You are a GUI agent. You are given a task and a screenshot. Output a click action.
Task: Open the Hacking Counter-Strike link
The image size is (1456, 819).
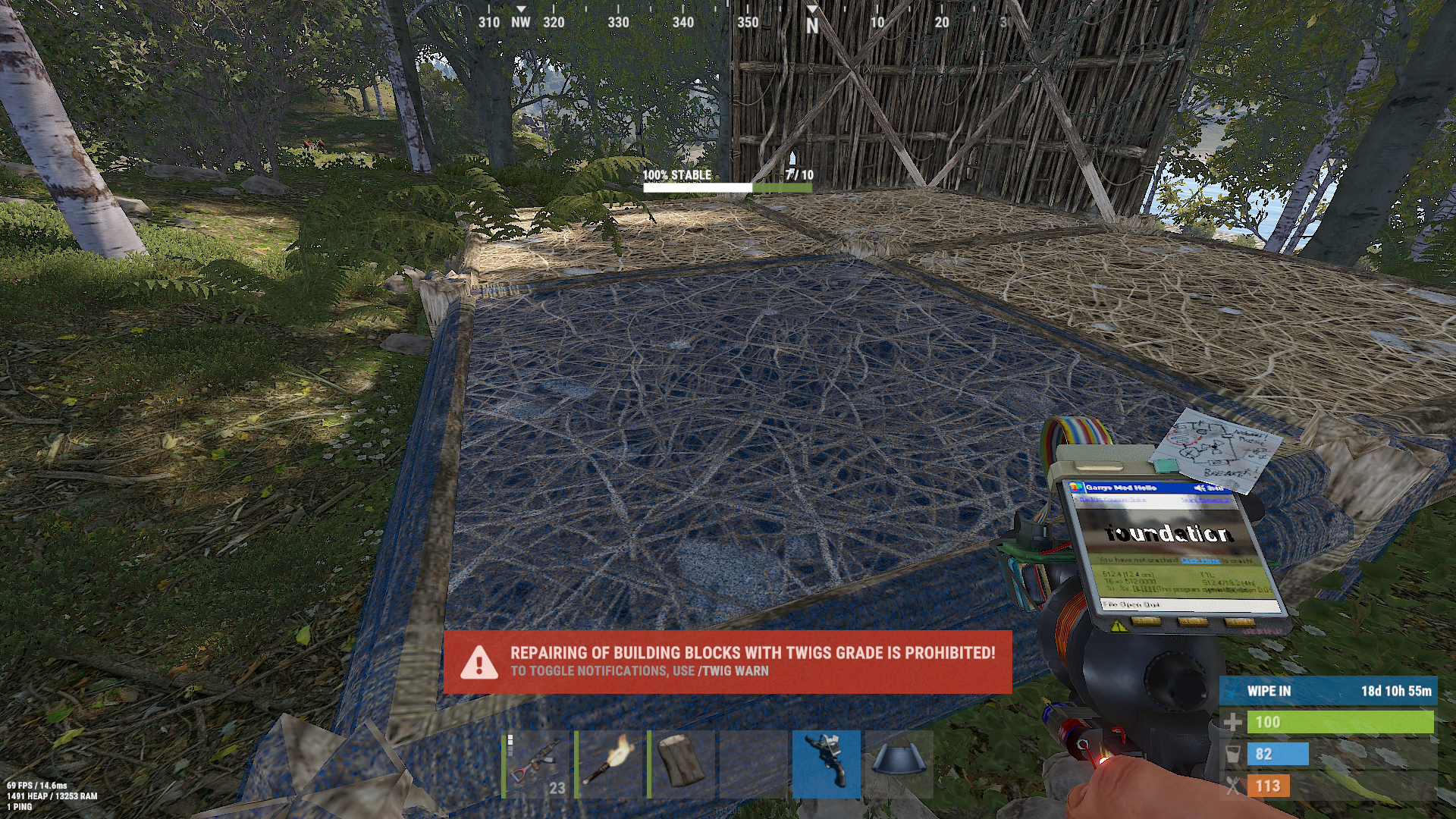(x=1112, y=499)
